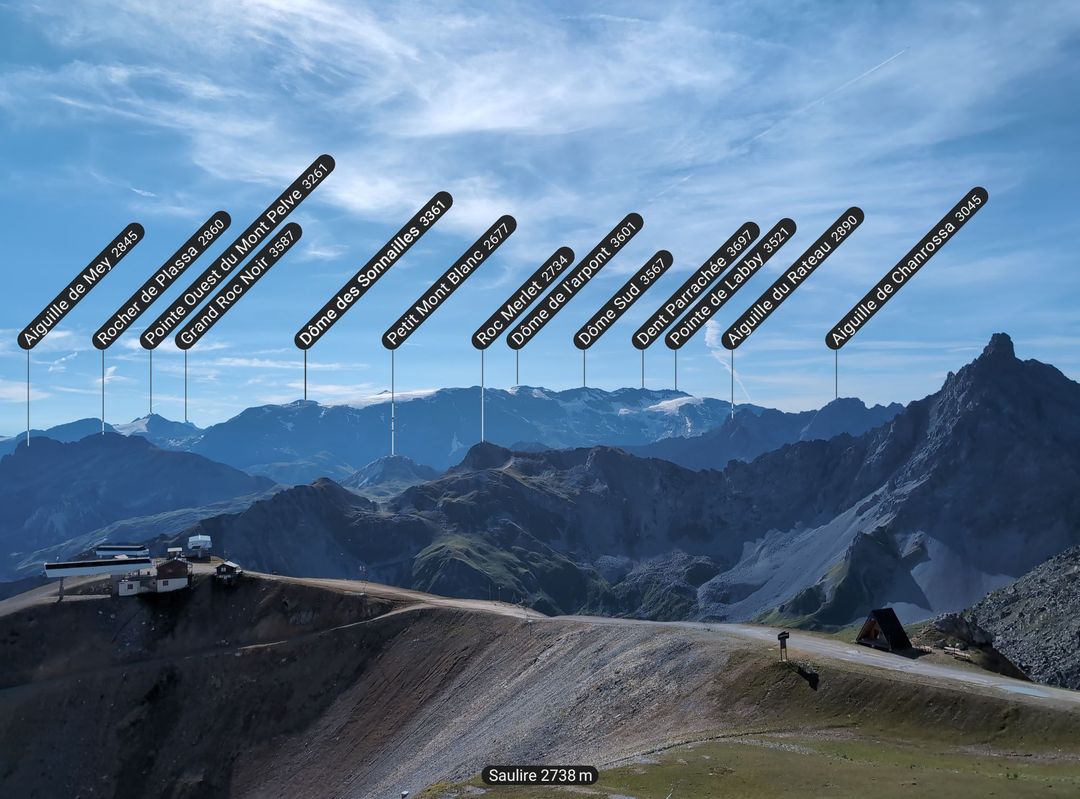Open the Aiguille du Rateau label
This screenshot has width=1080, height=799.
(792, 278)
